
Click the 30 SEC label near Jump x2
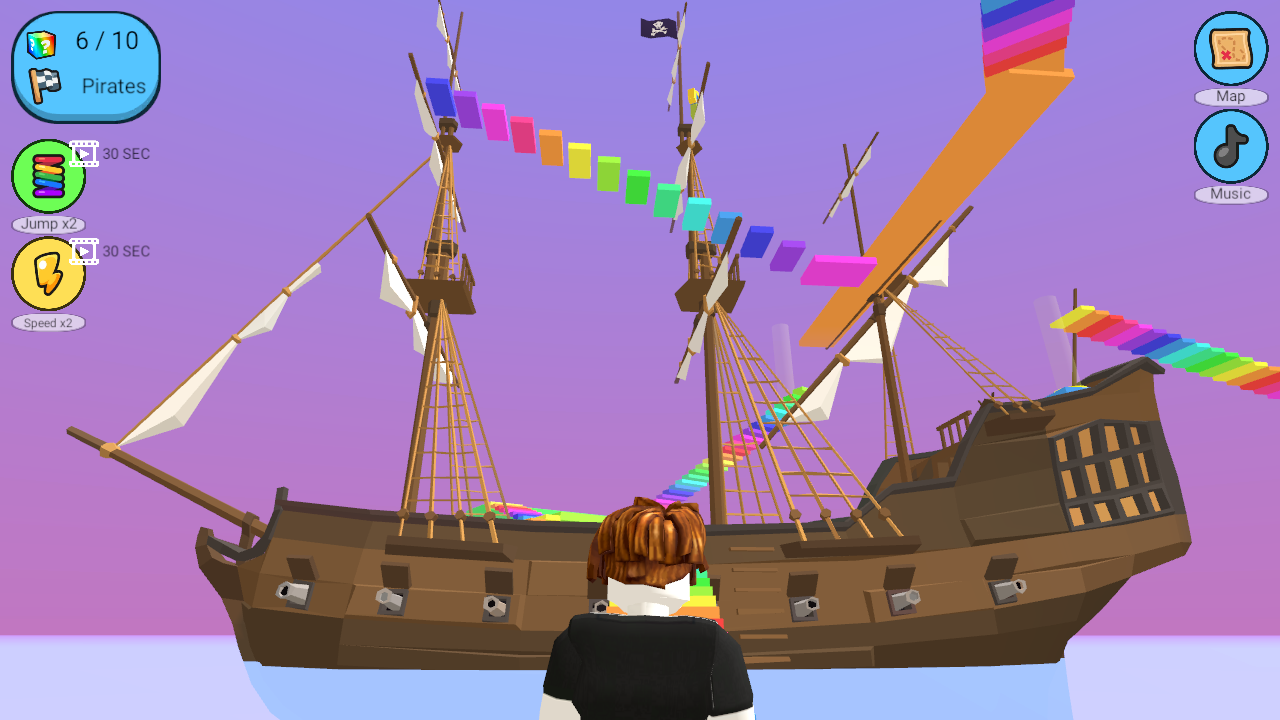128,154
